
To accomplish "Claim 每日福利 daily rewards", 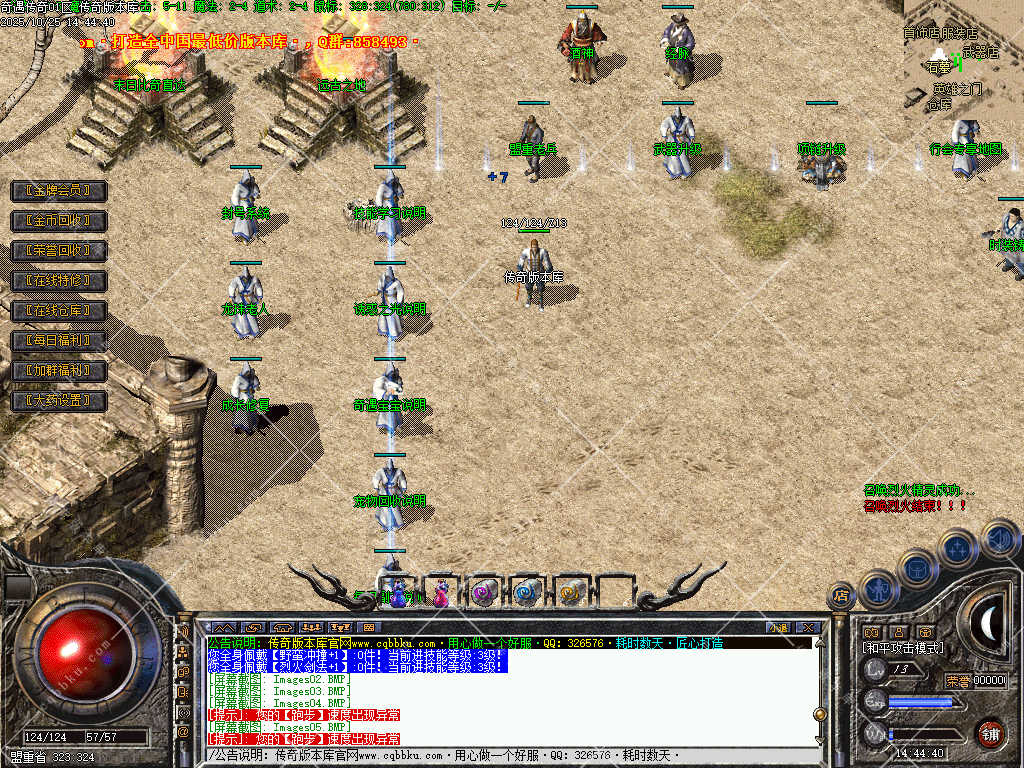I will [58, 341].
